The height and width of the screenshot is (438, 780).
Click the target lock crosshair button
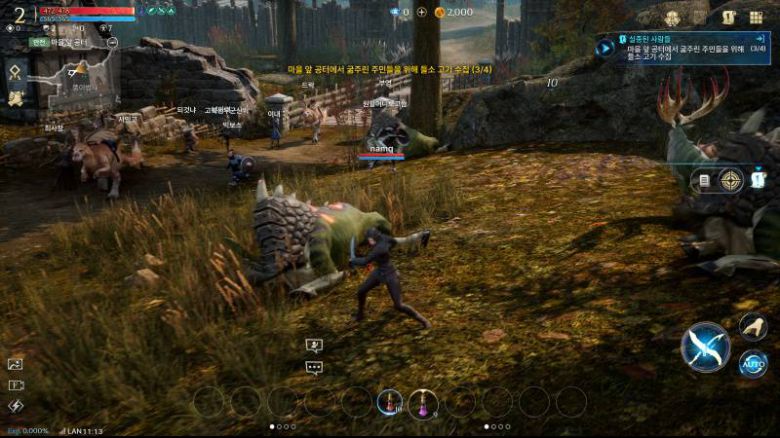pos(731,180)
